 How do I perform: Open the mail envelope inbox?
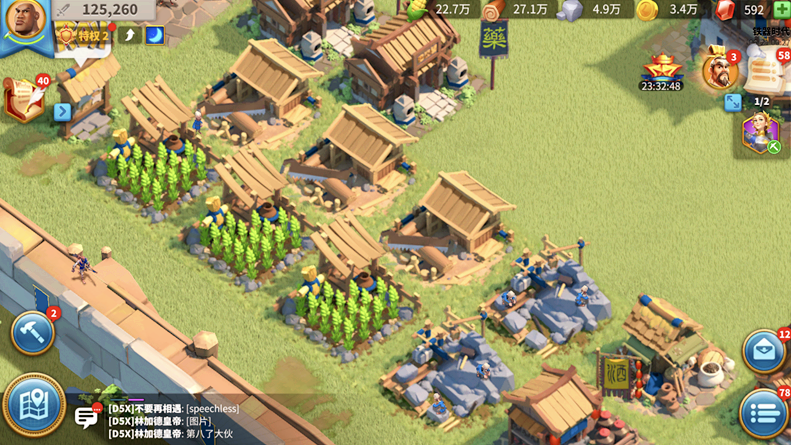765,352
